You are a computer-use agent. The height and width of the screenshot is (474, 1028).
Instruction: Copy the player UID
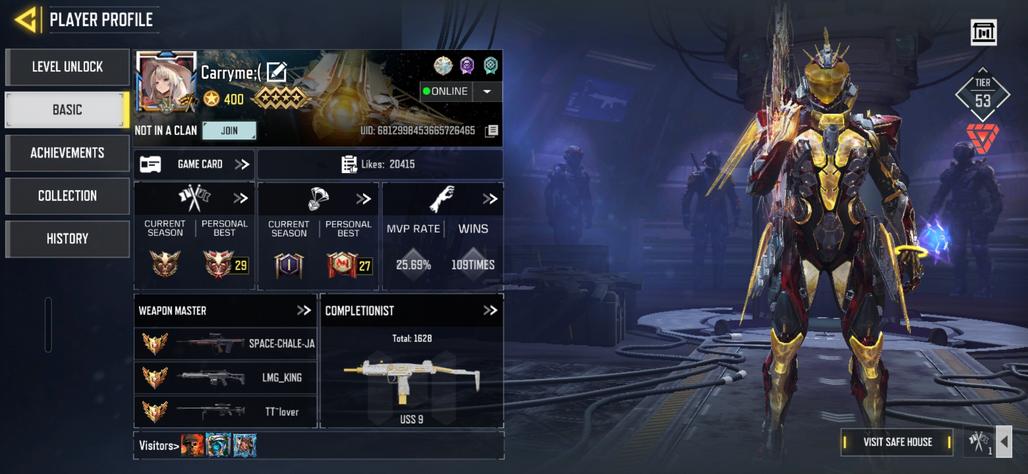(492, 131)
